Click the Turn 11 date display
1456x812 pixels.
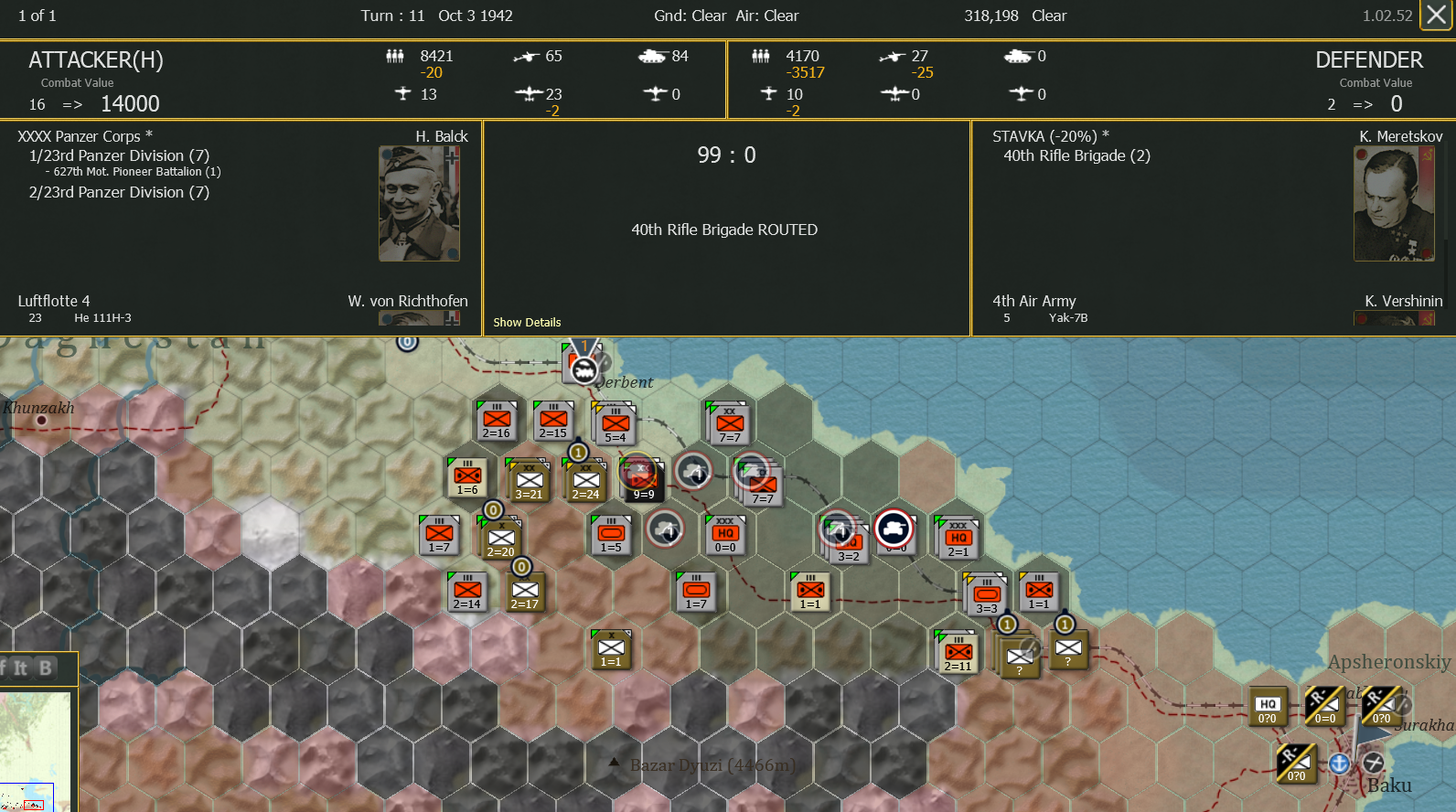[x=437, y=16]
